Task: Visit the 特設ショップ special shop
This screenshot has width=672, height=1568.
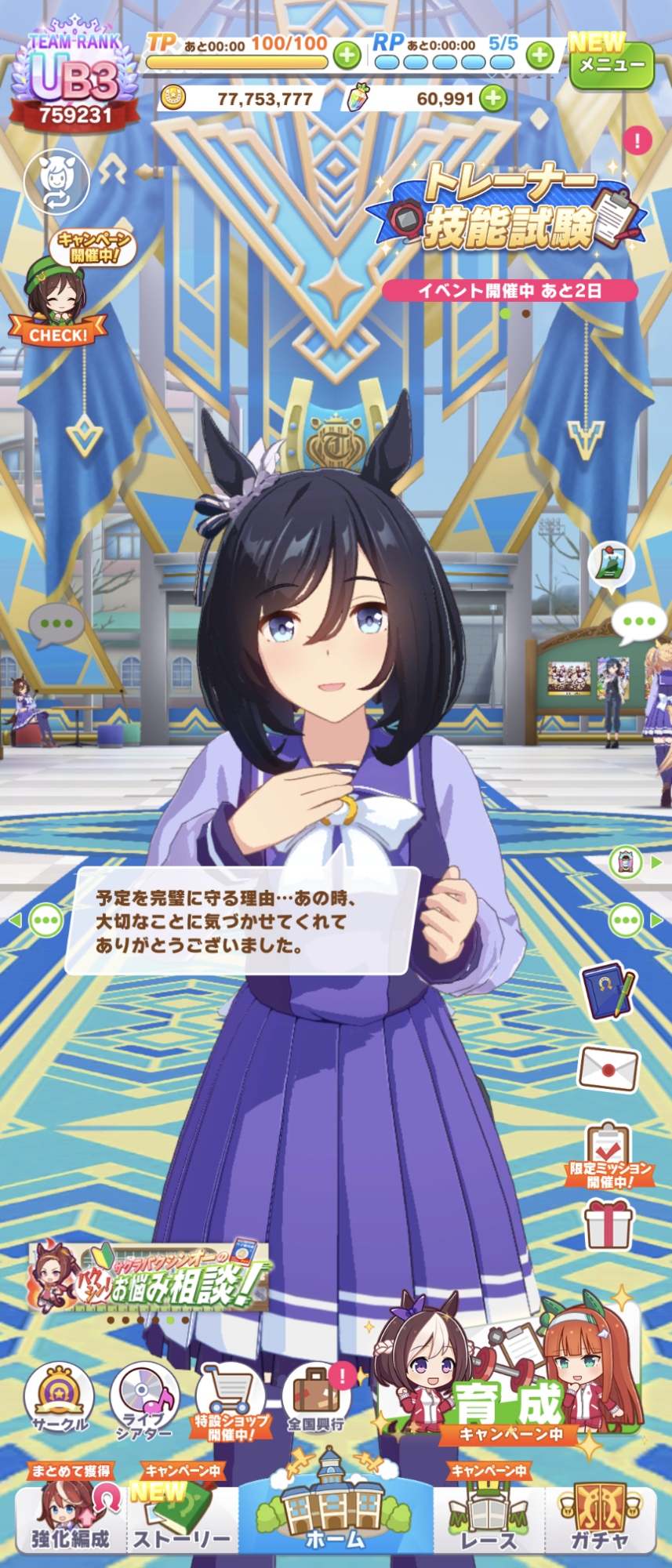Action: [231, 1400]
